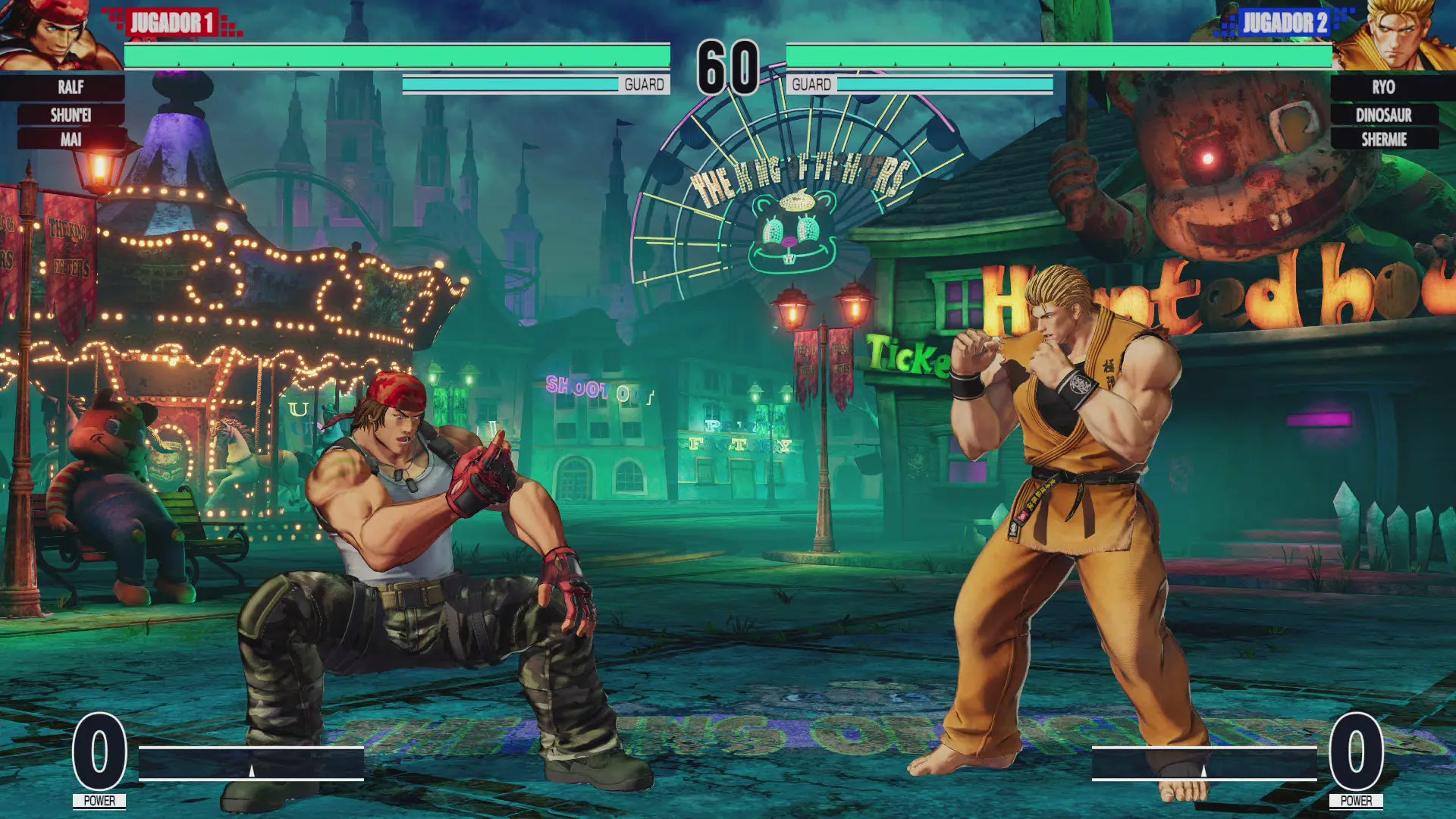Choose SHERMIE in the team list
Screen dimensions: 1456x819
tap(1383, 140)
